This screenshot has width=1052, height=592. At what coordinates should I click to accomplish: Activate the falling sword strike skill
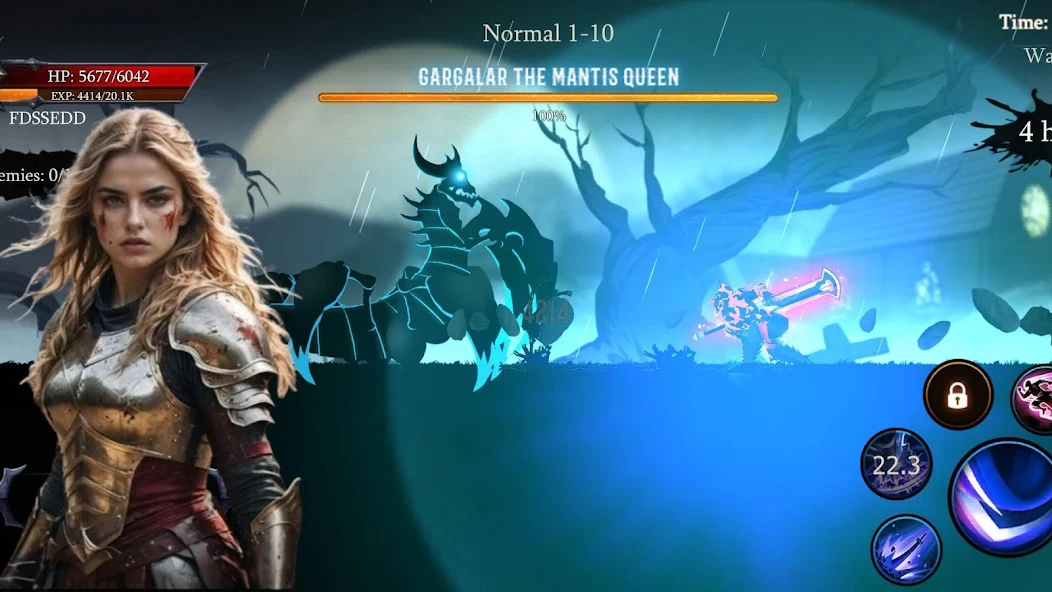tap(906, 549)
